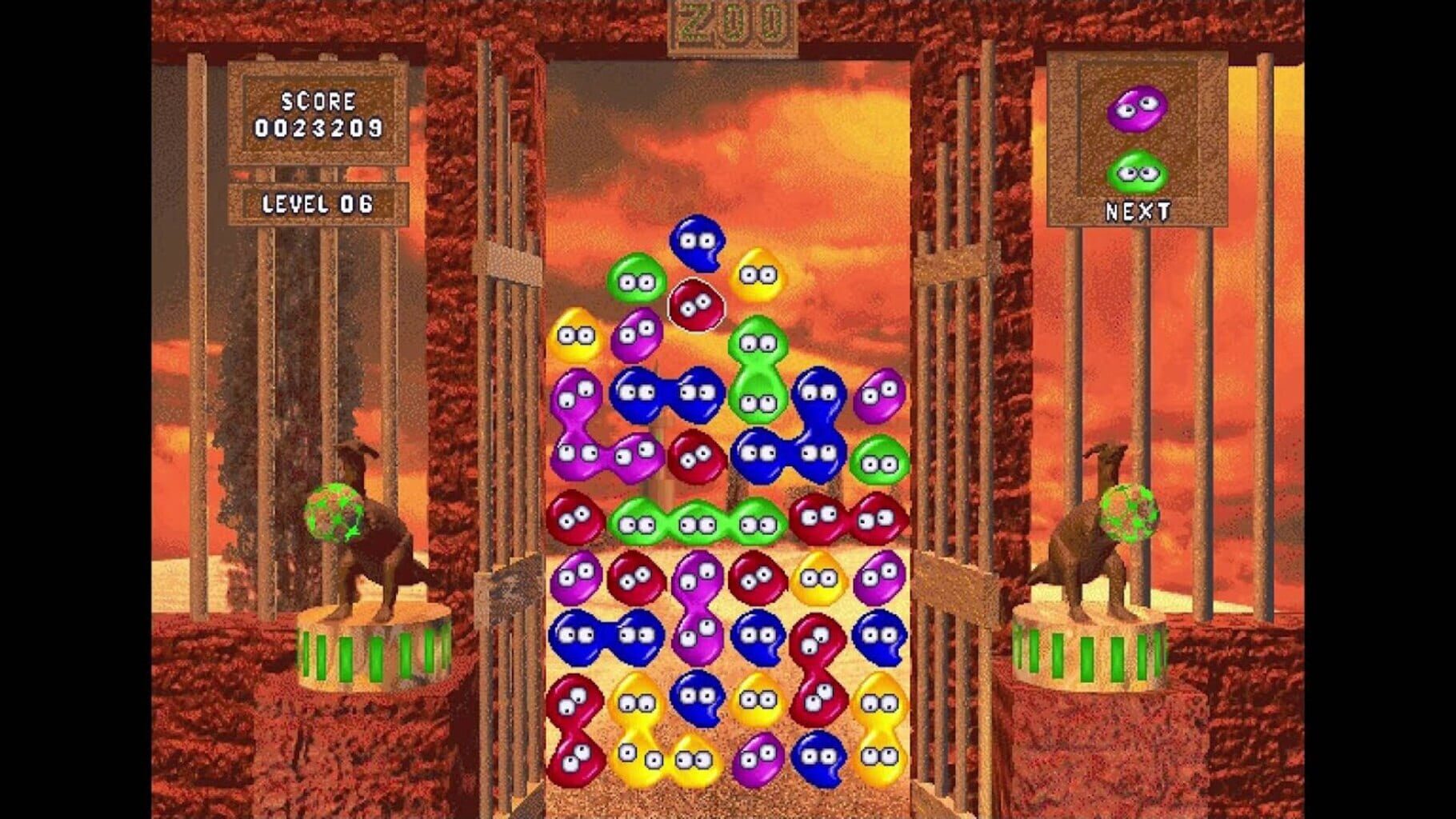Click the tall magenta blob pair on the left side
Image resolution: width=1456 pixels, height=819 pixels.
click(x=573, y=424)
